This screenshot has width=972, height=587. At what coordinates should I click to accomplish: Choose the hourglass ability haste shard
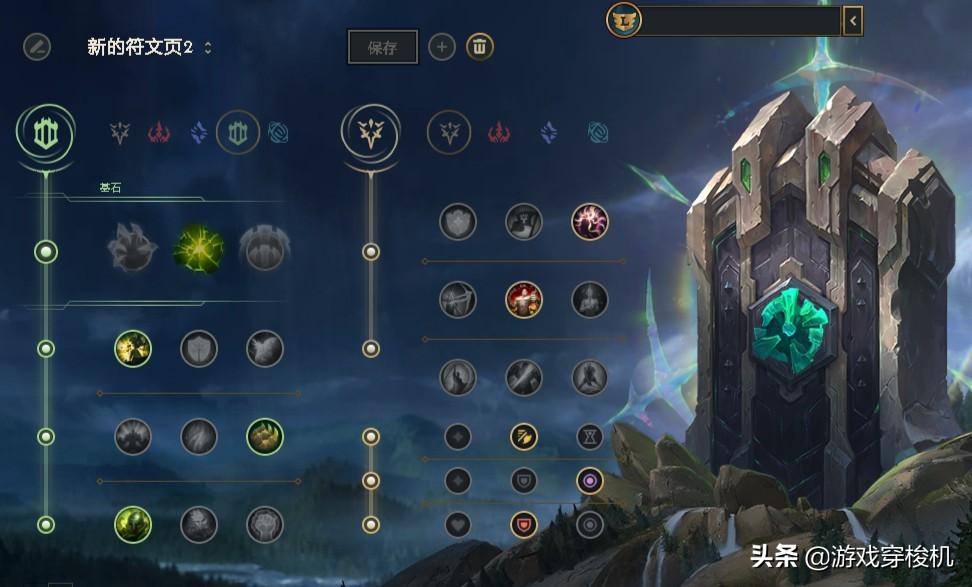click(590, 436)
